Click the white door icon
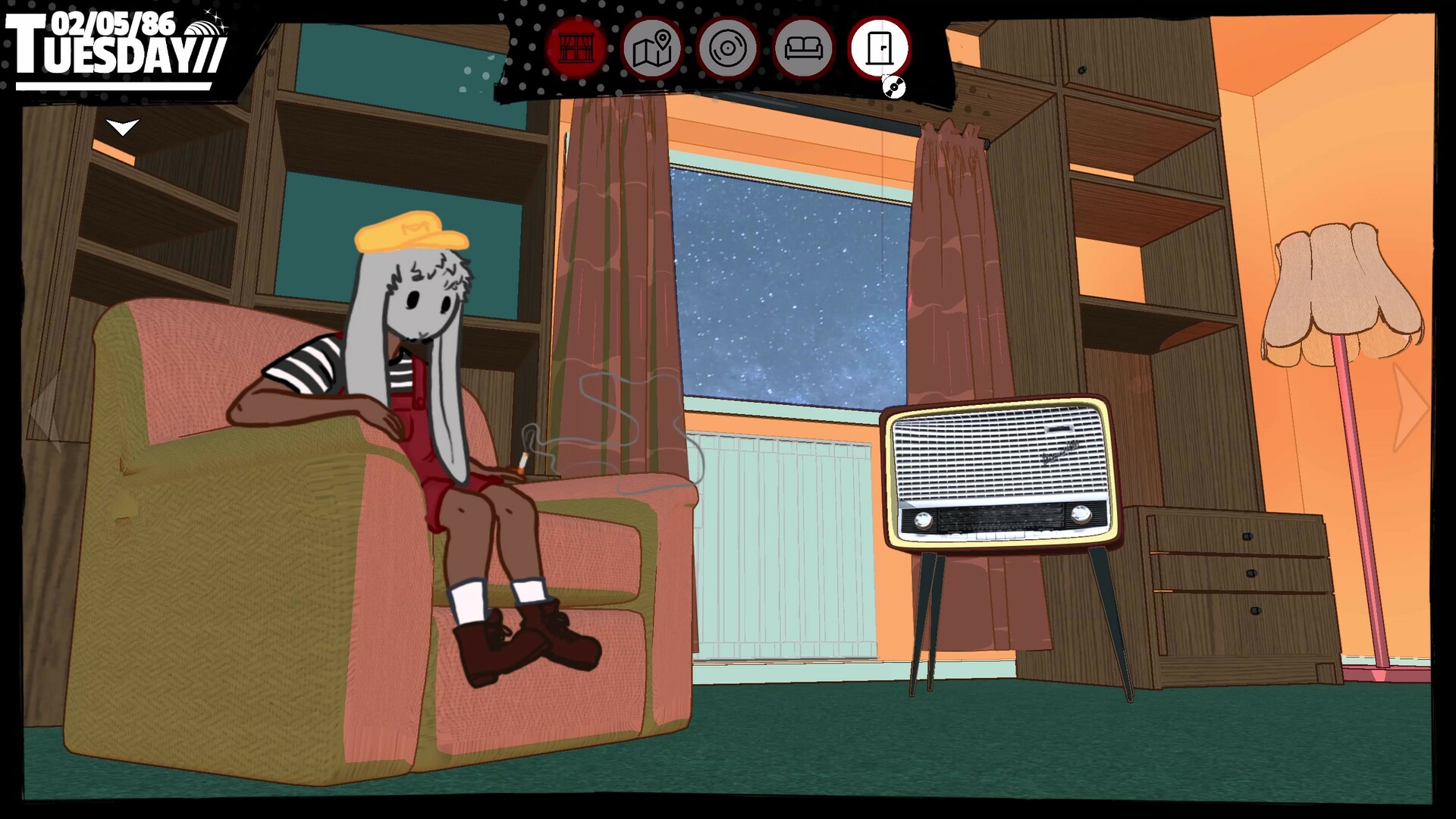 point(879,49)
